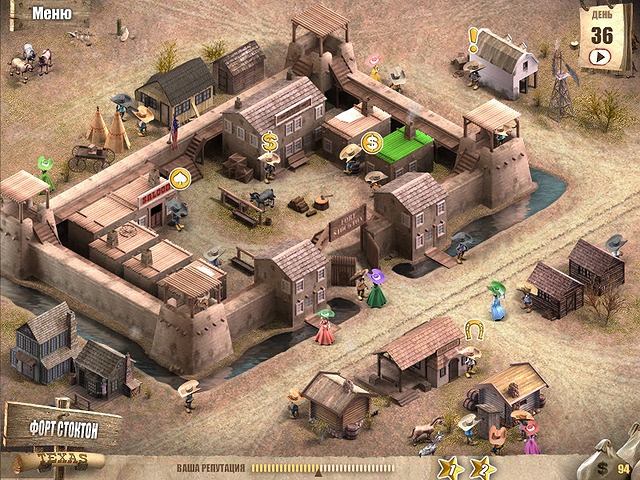Screen dimensions: 640x480
Task: Click the golden horseshoe icon
Action: (x=473, y=328)
